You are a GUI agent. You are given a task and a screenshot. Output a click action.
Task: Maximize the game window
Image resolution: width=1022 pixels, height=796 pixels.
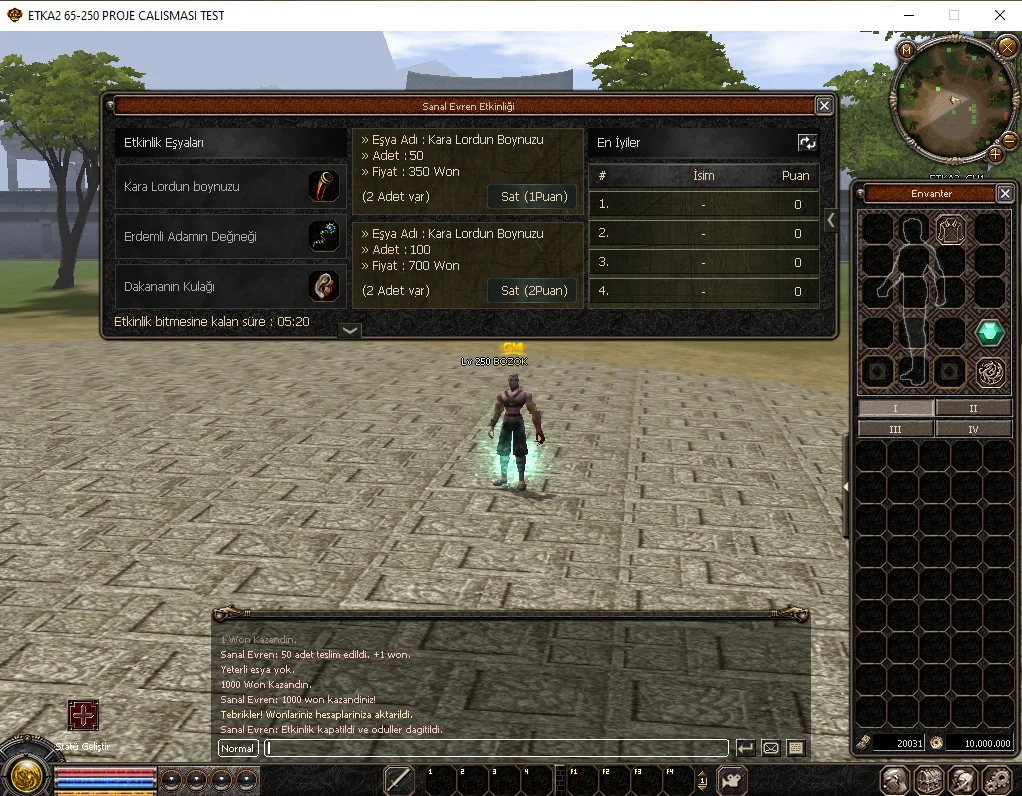[953, 15]
